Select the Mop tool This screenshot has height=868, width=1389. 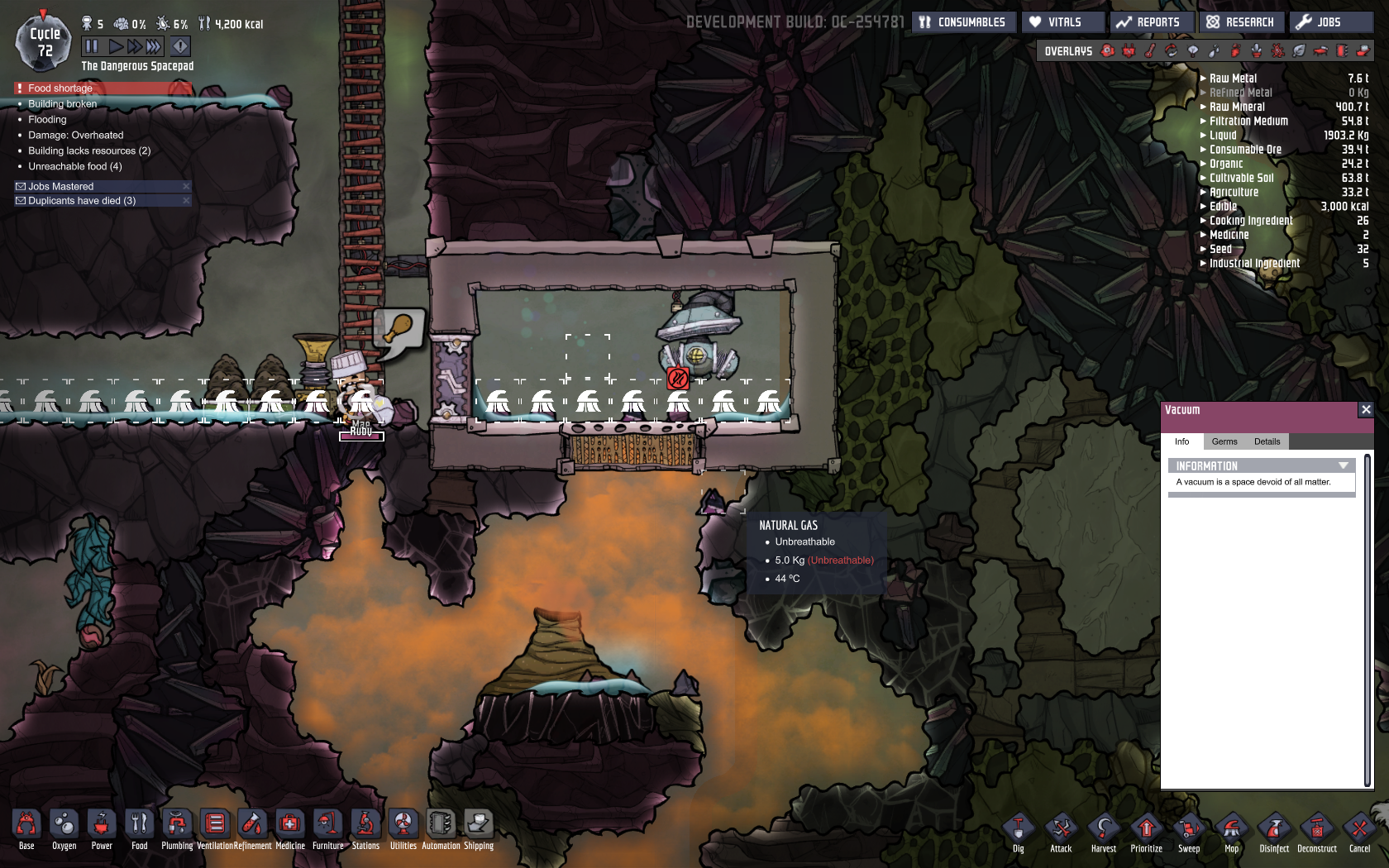pos(1232,832)
